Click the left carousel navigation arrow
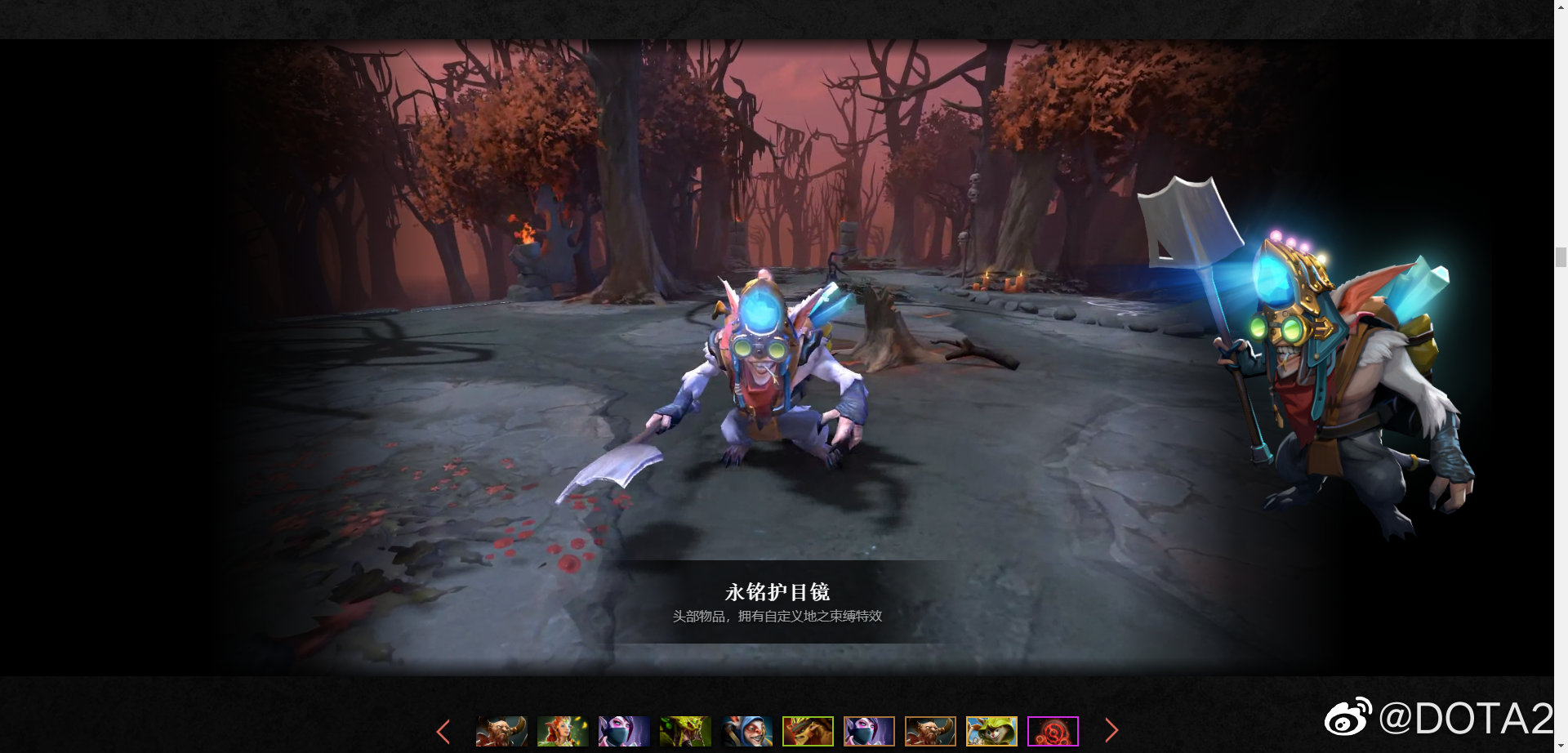This screenshot has height=753, width=1568. click(443, 731)
